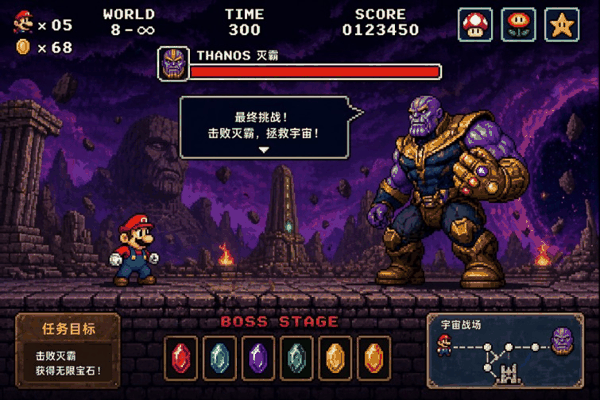Open the 任务目标 mission objective panel
This screenshot has height=400, width=600.
[x=68, y=351]
